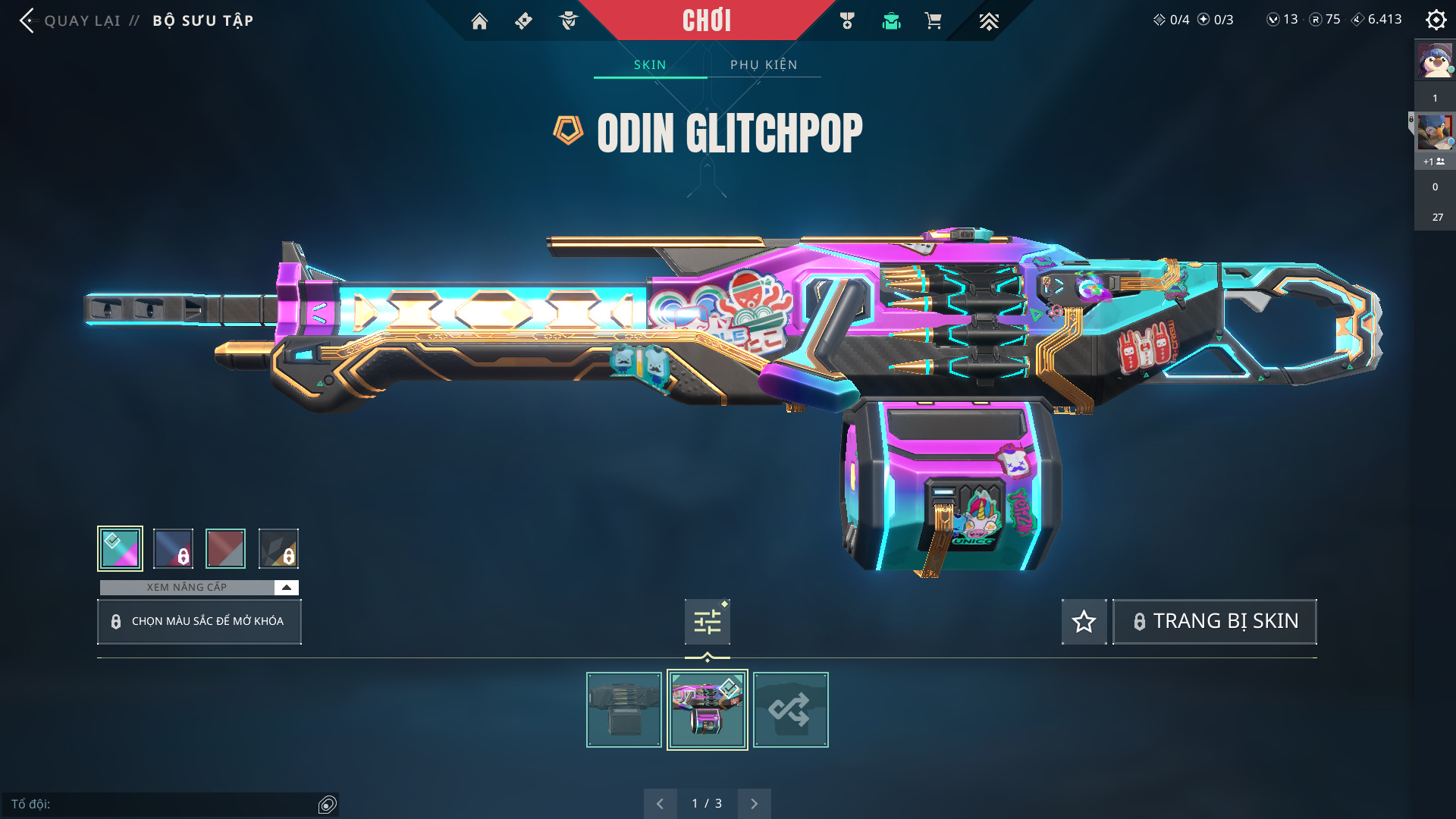1456x819 pixels.
Task: Select the locked black-gold variant
Action: tap(278, 548)
